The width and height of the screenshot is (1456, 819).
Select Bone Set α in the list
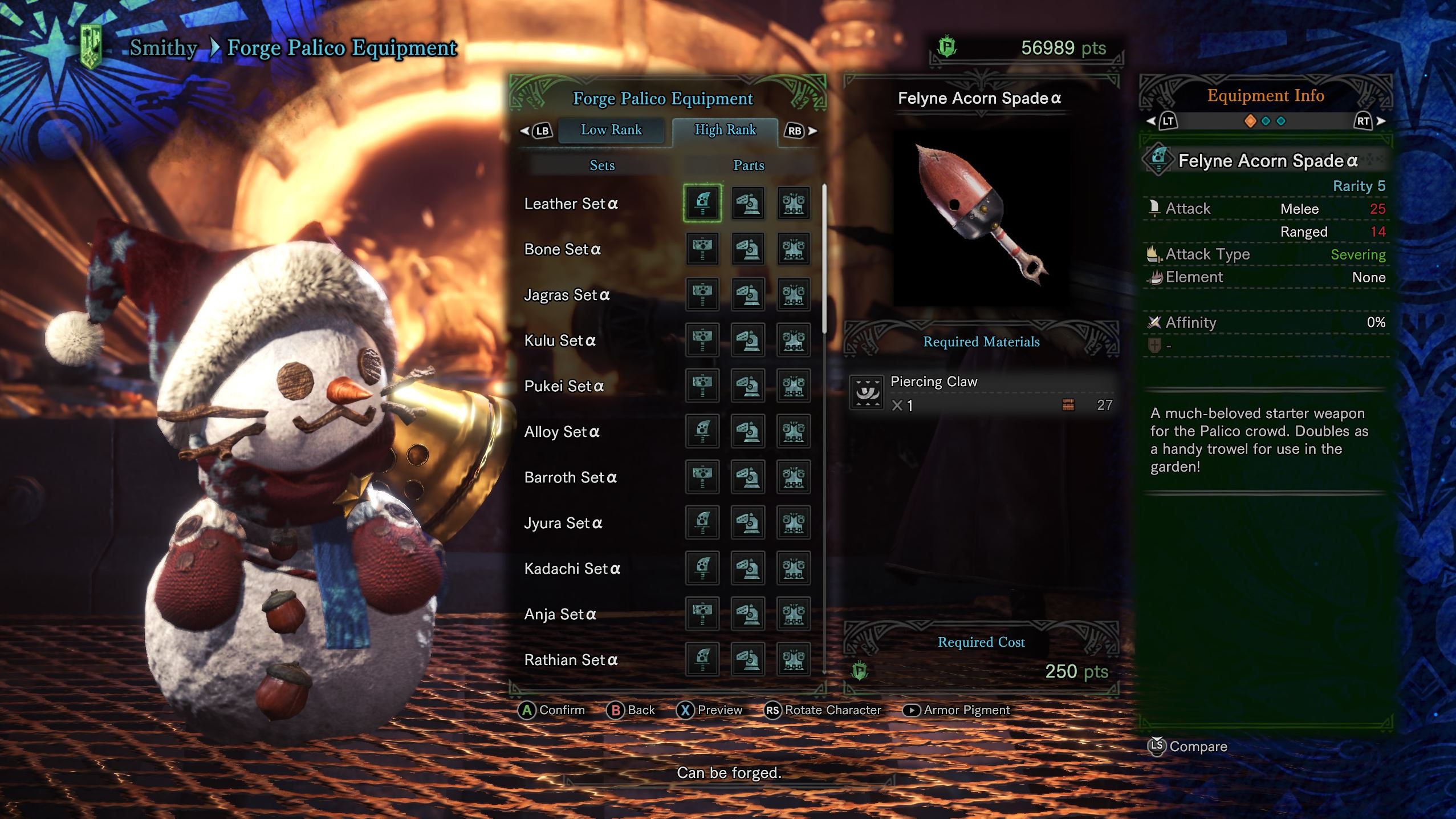click(x=562, y=249)
